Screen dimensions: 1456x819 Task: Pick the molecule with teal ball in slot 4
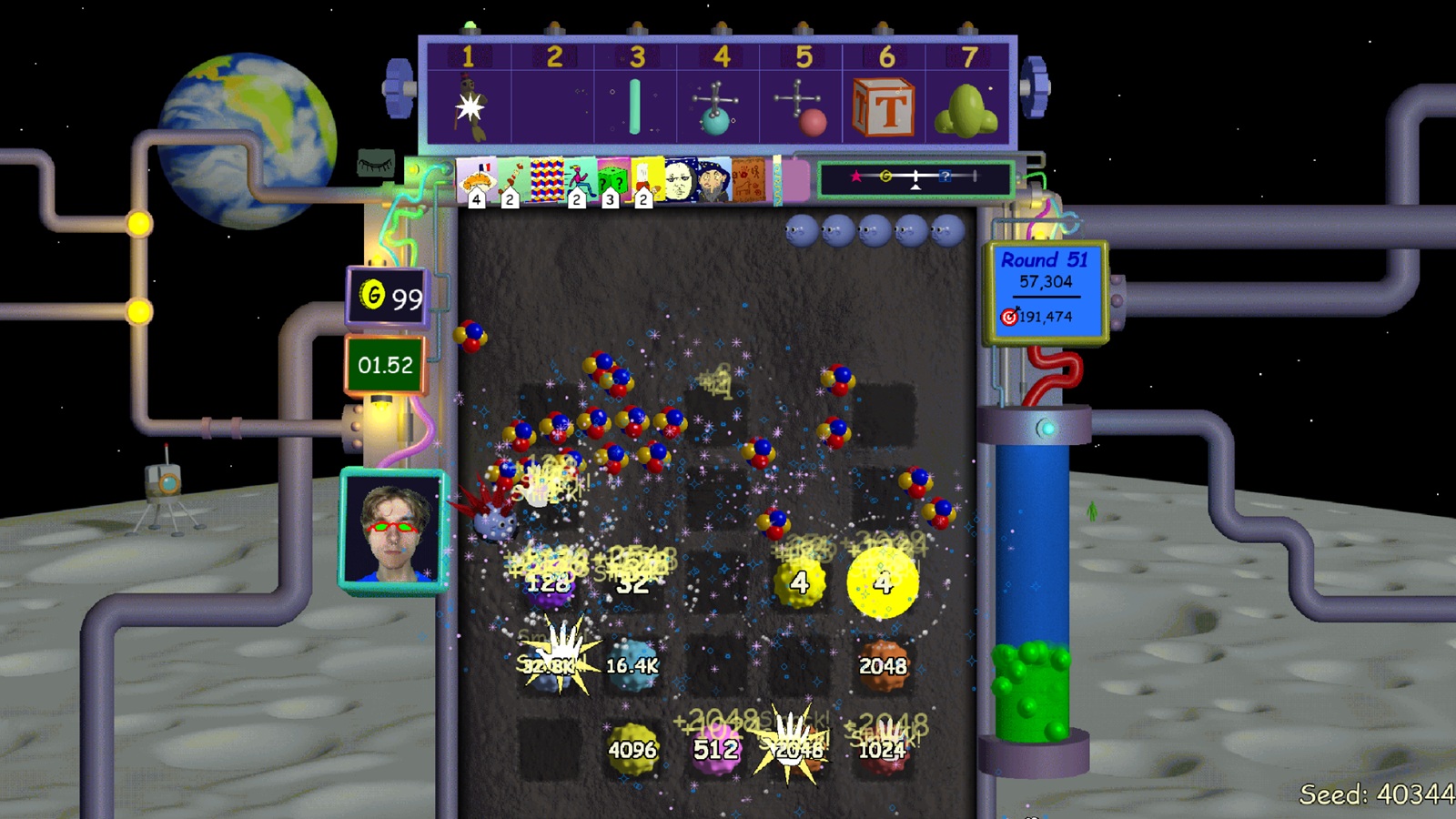point(716,106)
